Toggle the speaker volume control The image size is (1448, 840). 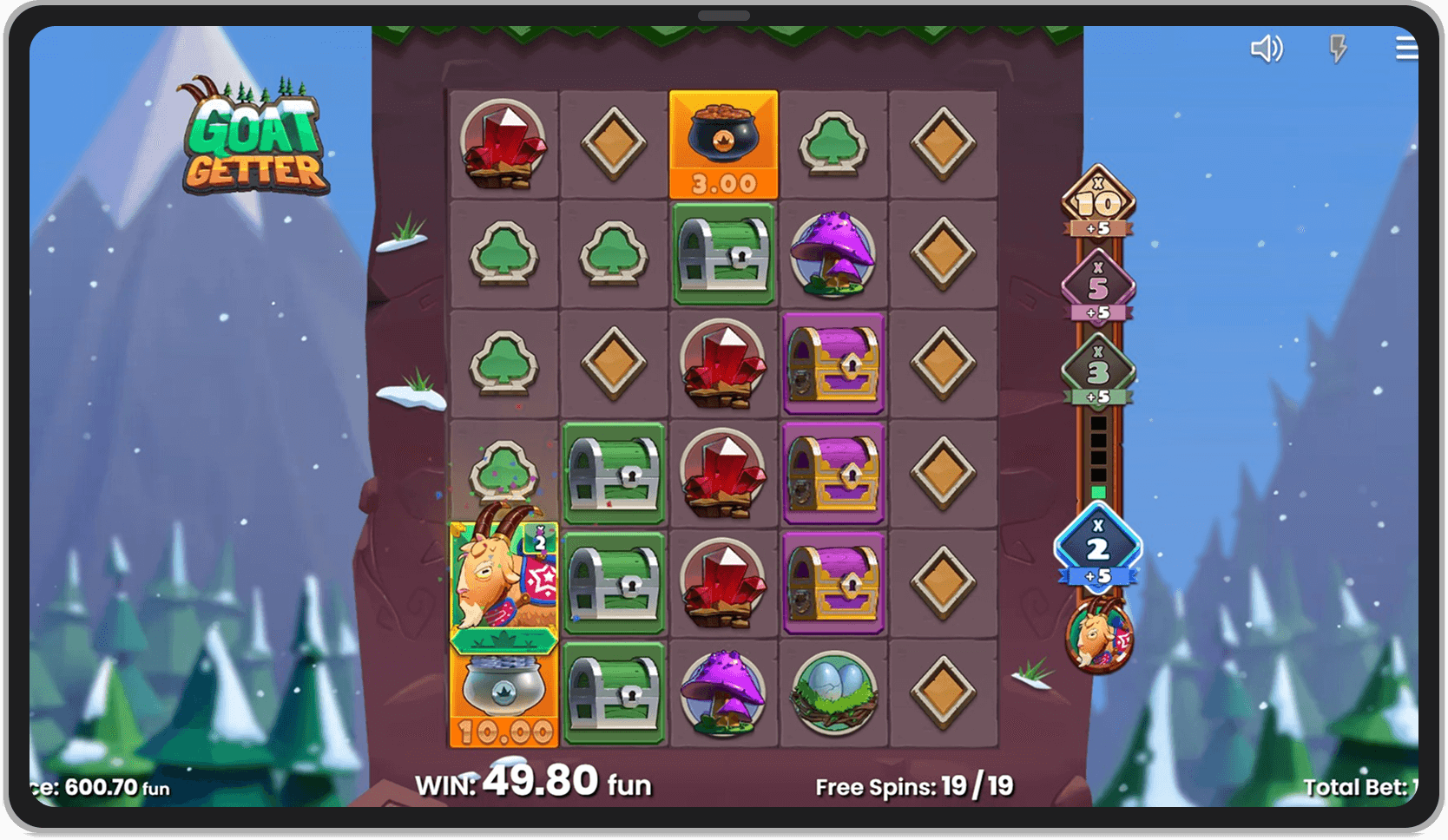1267,49
